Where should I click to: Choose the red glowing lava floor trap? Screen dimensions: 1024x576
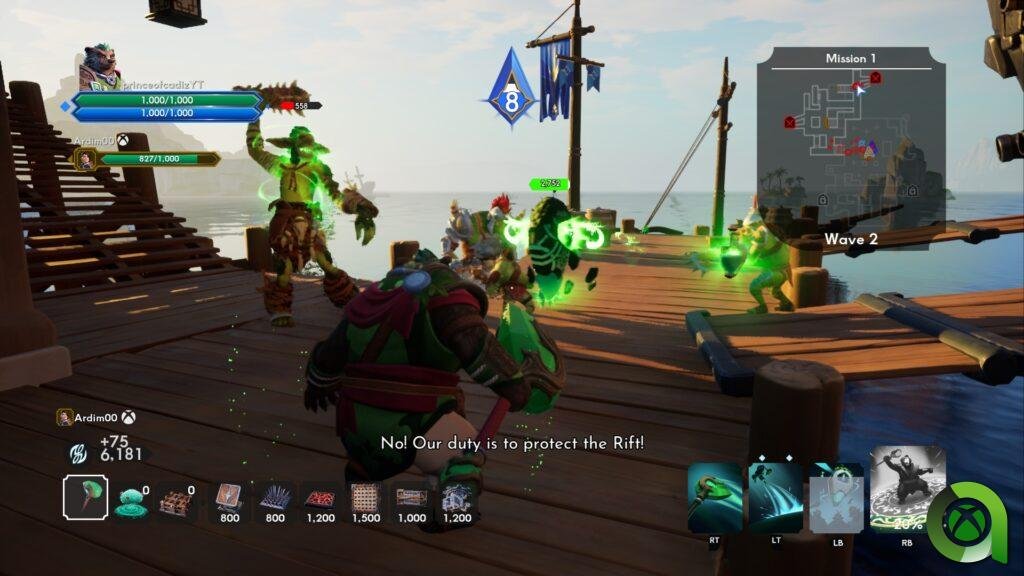tap(320, 497)
